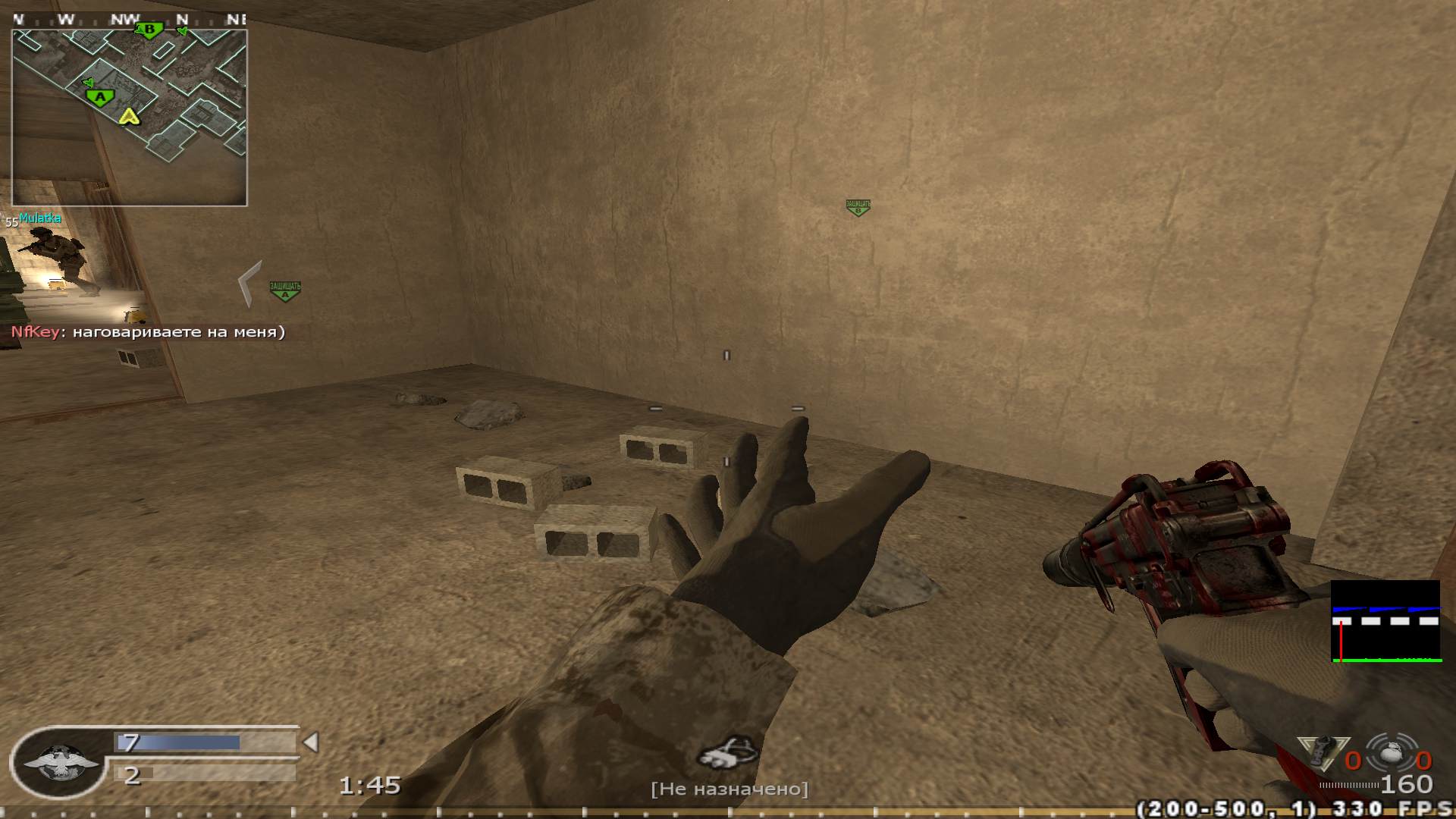Click the minimap in the corner

[x=129, y=118]
